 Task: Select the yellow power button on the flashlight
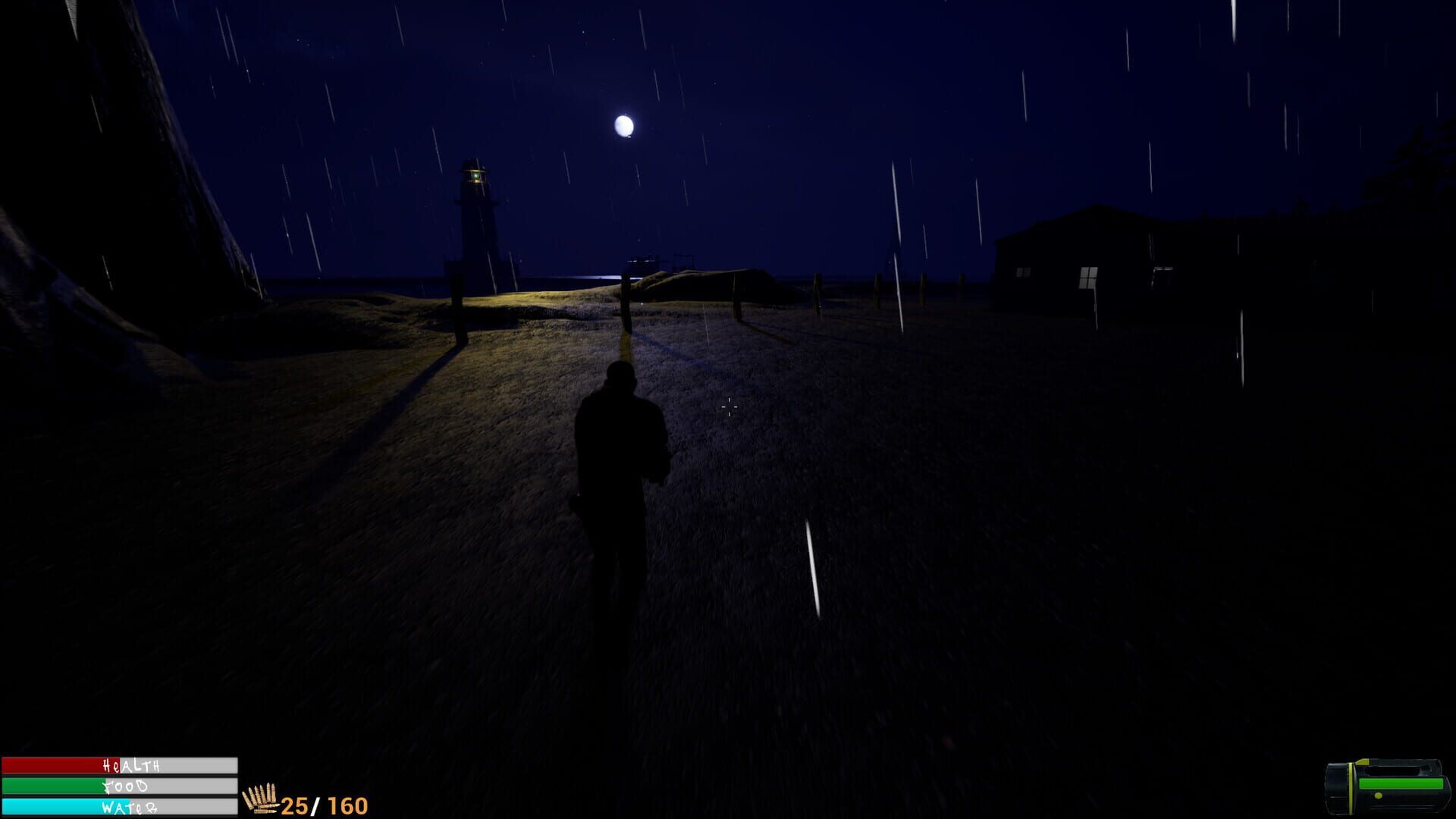[x=1379, y=796]
